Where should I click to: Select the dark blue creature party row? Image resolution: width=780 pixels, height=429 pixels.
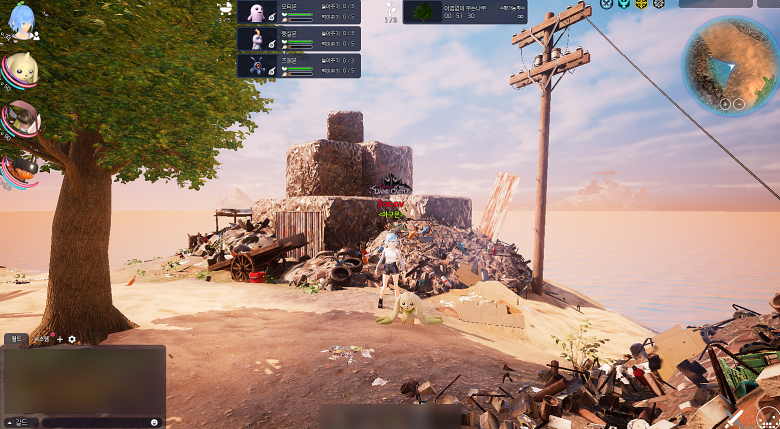(x=298, y=65)
